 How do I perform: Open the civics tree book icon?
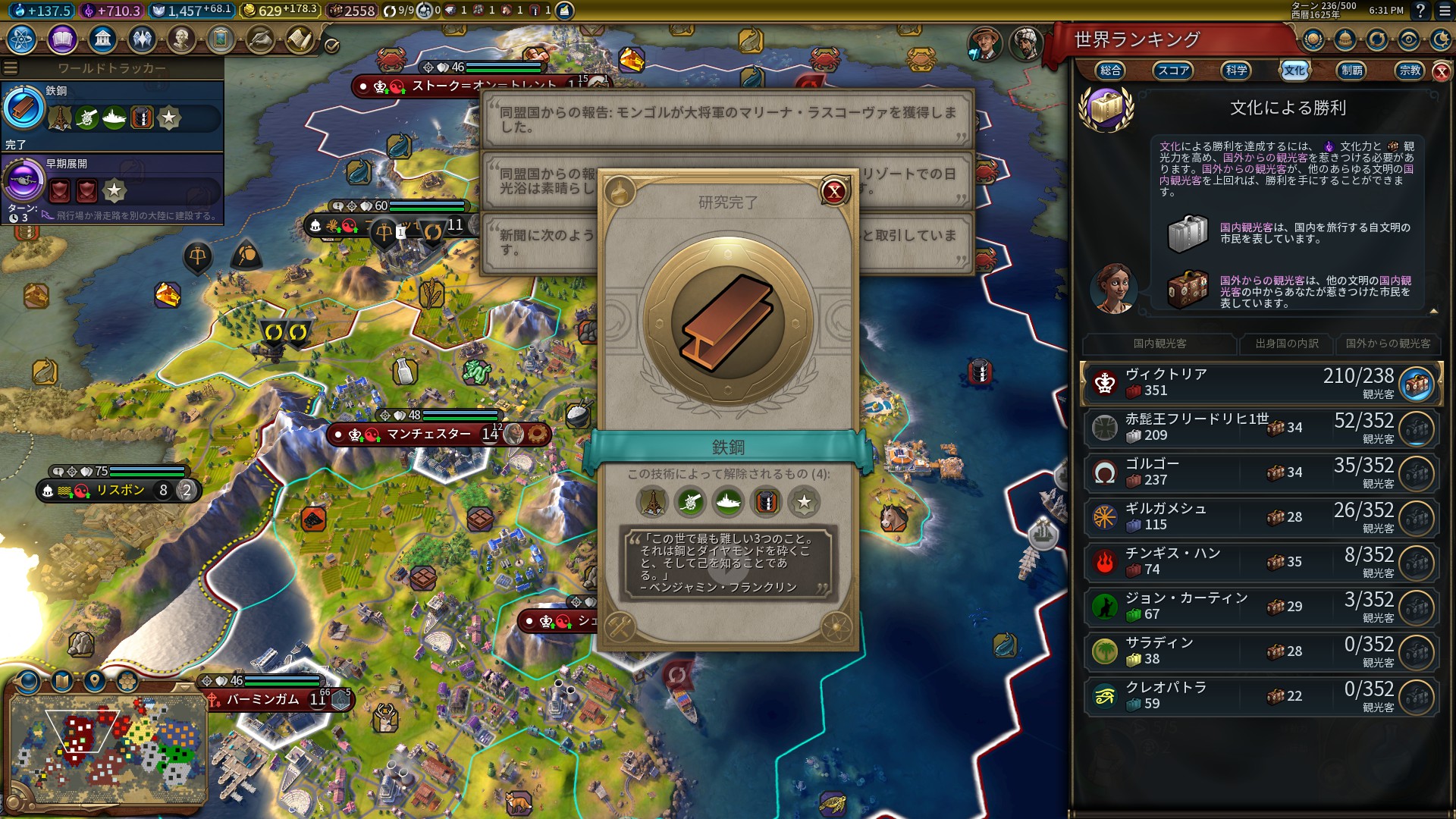pyautogui.click(x=62, y=39)
